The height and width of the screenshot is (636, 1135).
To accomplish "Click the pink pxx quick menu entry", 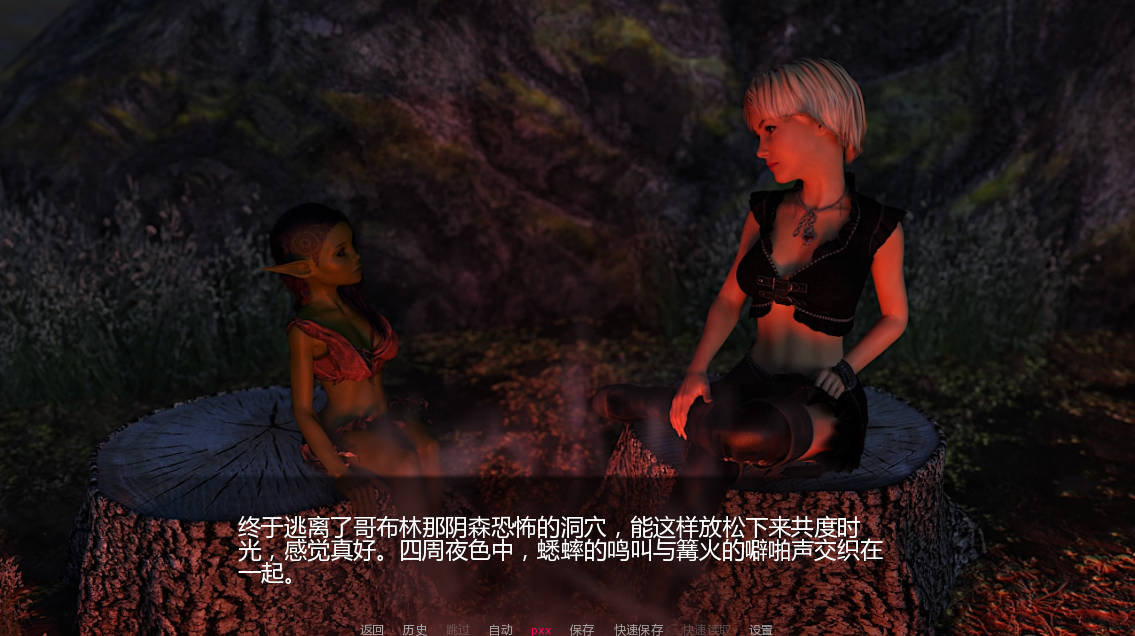I will pyautogui.click(x=541, y=630).
